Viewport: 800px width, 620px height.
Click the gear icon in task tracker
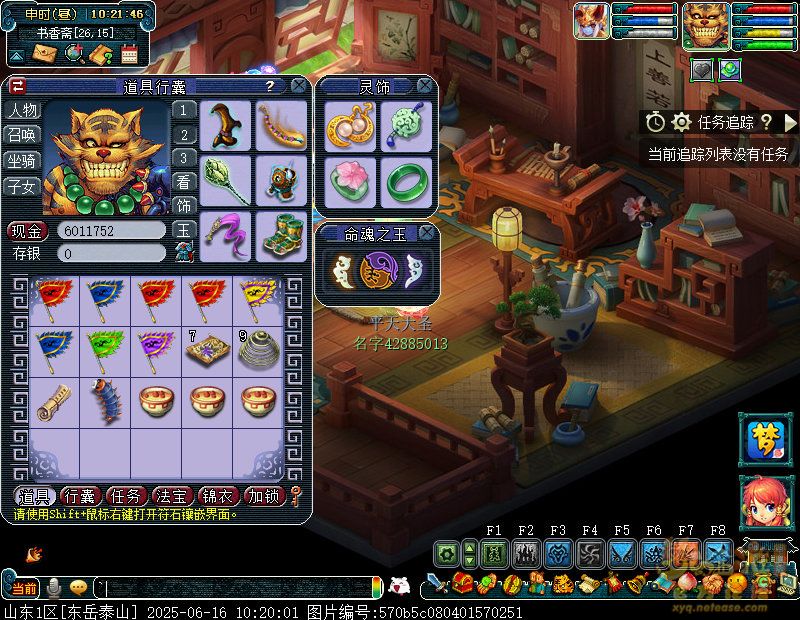[x=682, y=122]
